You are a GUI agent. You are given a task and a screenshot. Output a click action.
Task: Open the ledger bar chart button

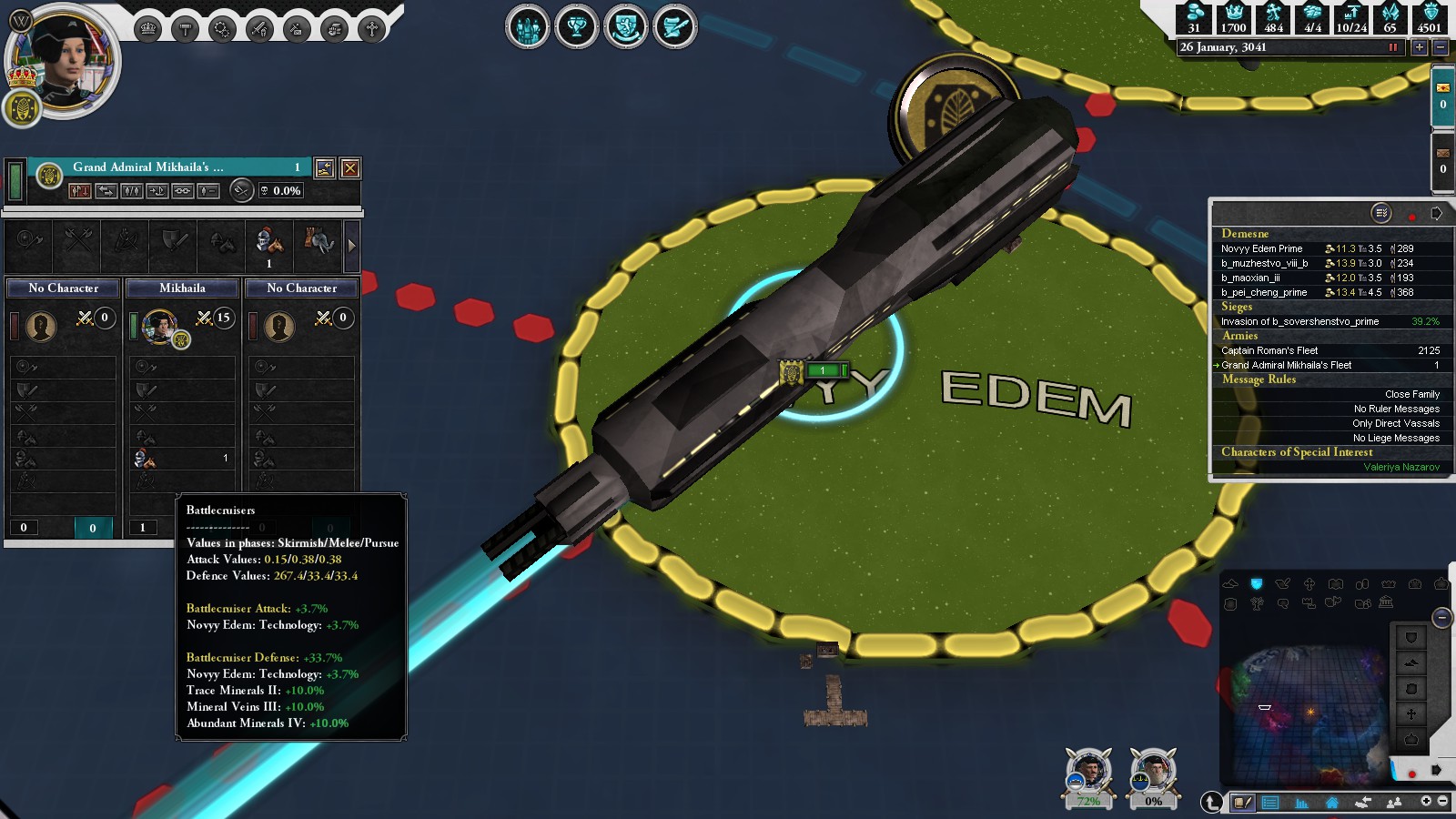pos(1301,803)
